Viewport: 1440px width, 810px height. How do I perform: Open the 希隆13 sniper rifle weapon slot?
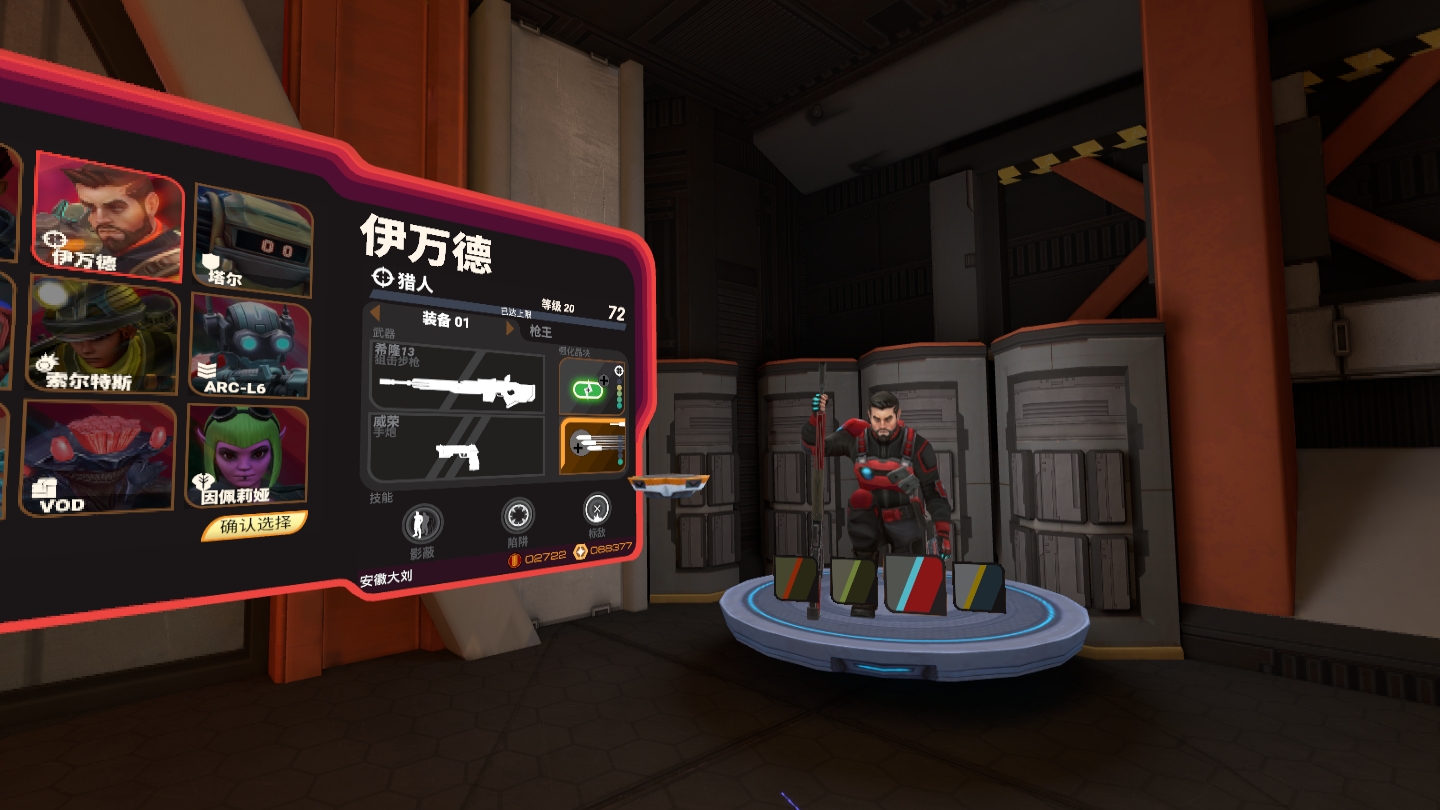click(457, 377)
